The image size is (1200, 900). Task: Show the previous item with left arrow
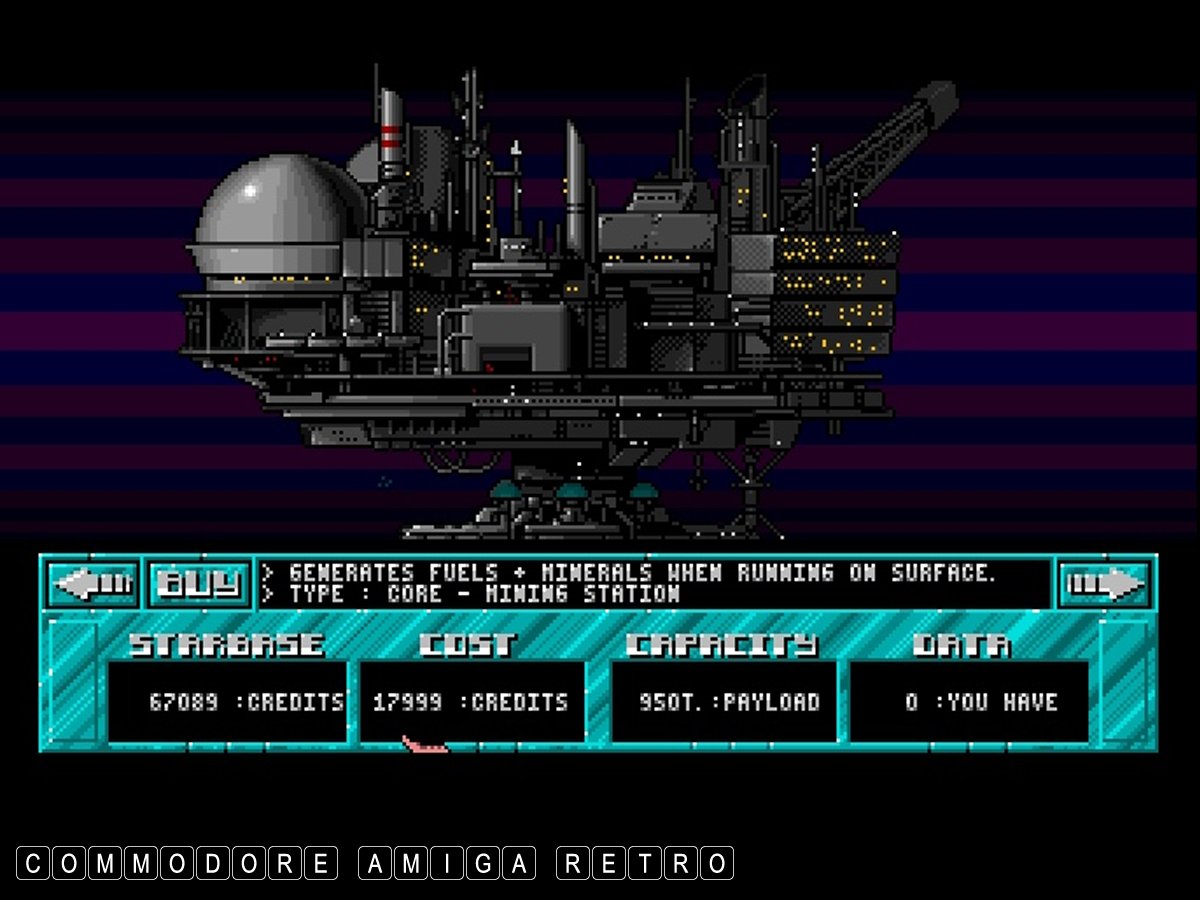[93, 583]
